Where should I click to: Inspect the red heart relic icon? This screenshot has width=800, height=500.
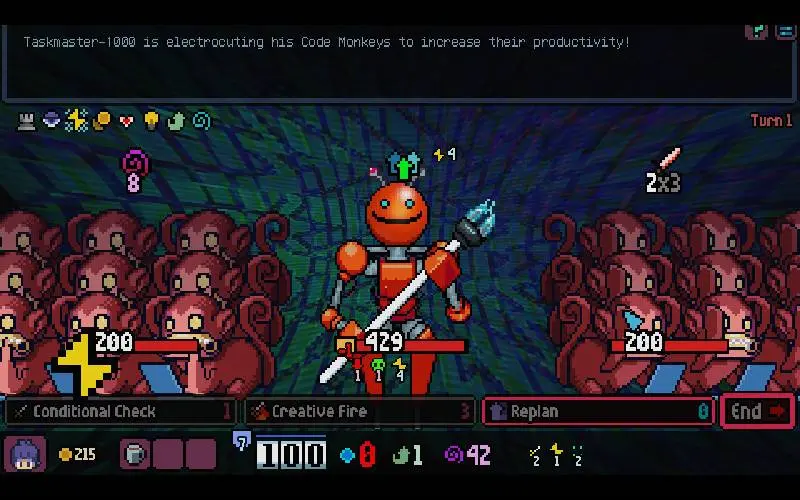point(126,121)
